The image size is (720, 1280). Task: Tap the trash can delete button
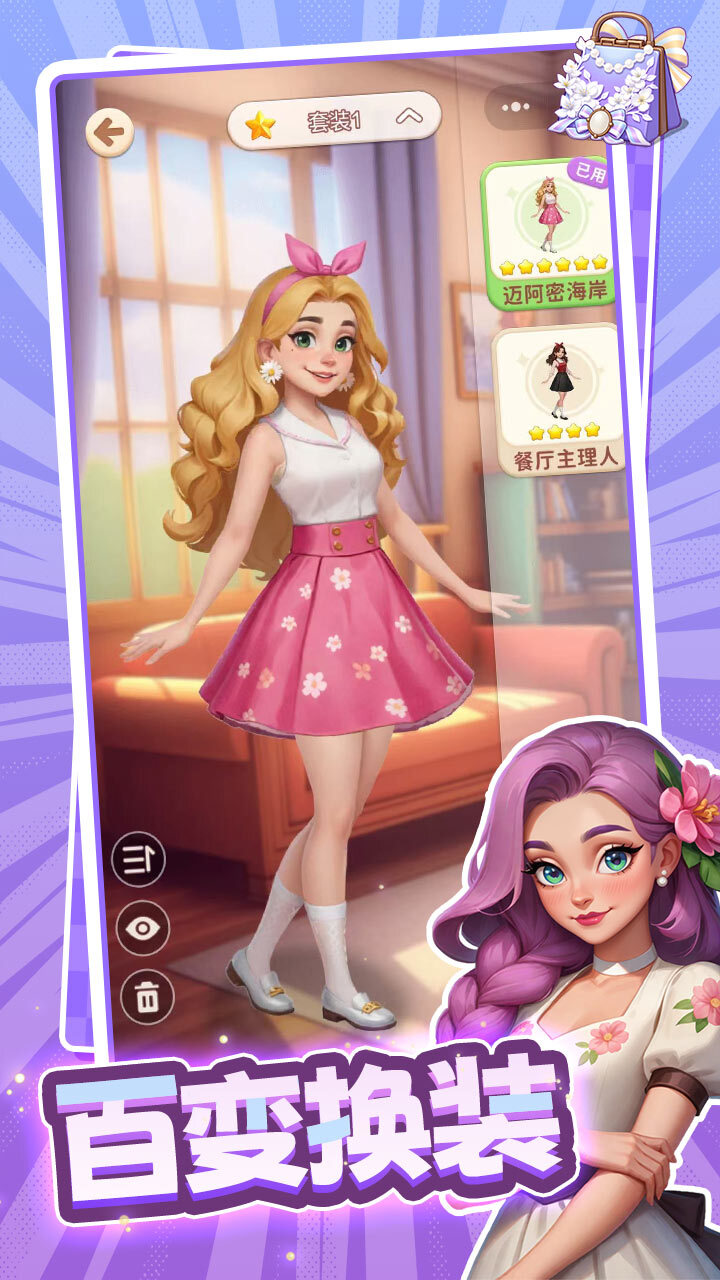pyautogui.click(x=146, y=996)
